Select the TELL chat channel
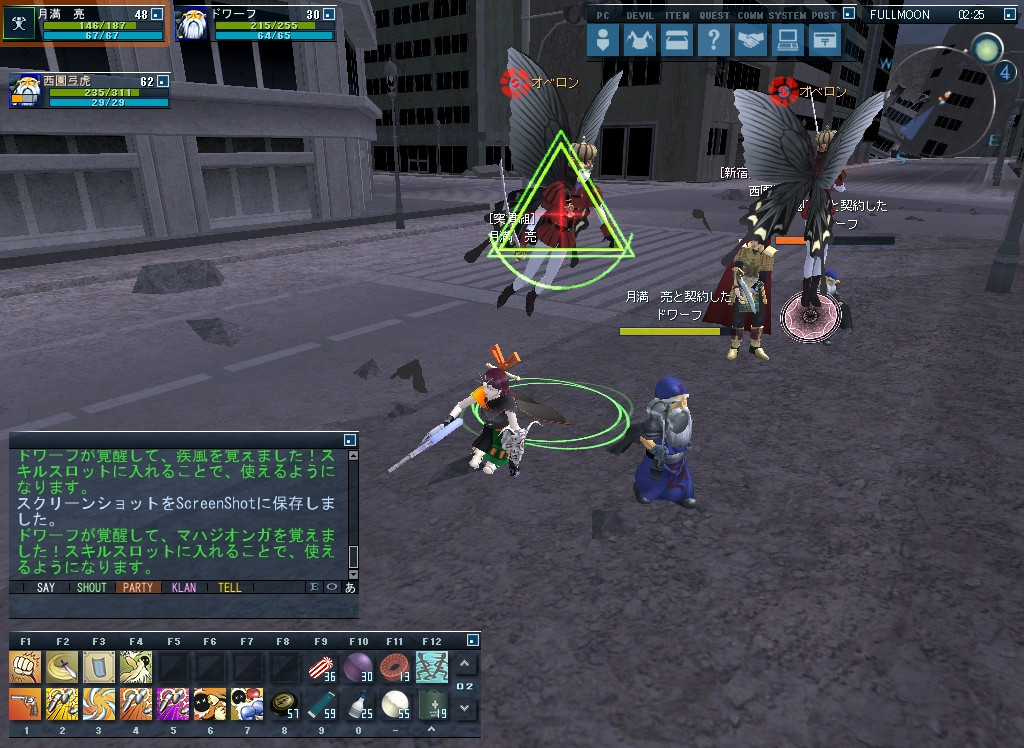 pos(230,587)
